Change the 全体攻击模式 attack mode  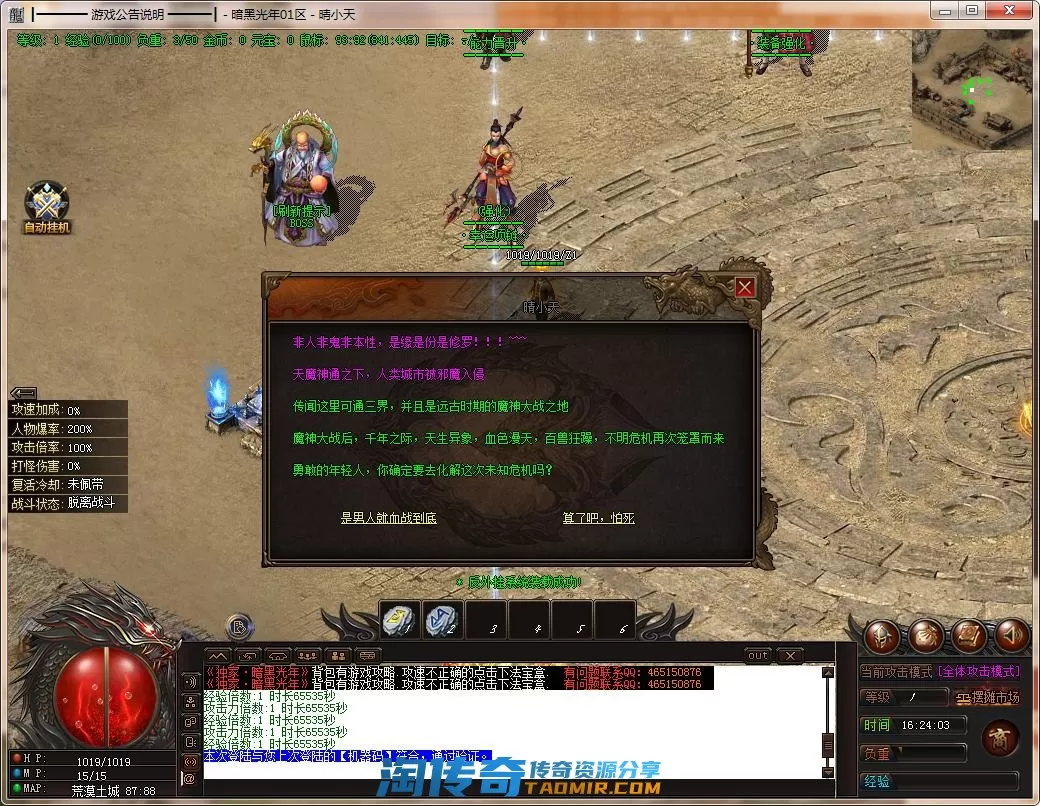(977, 671)
